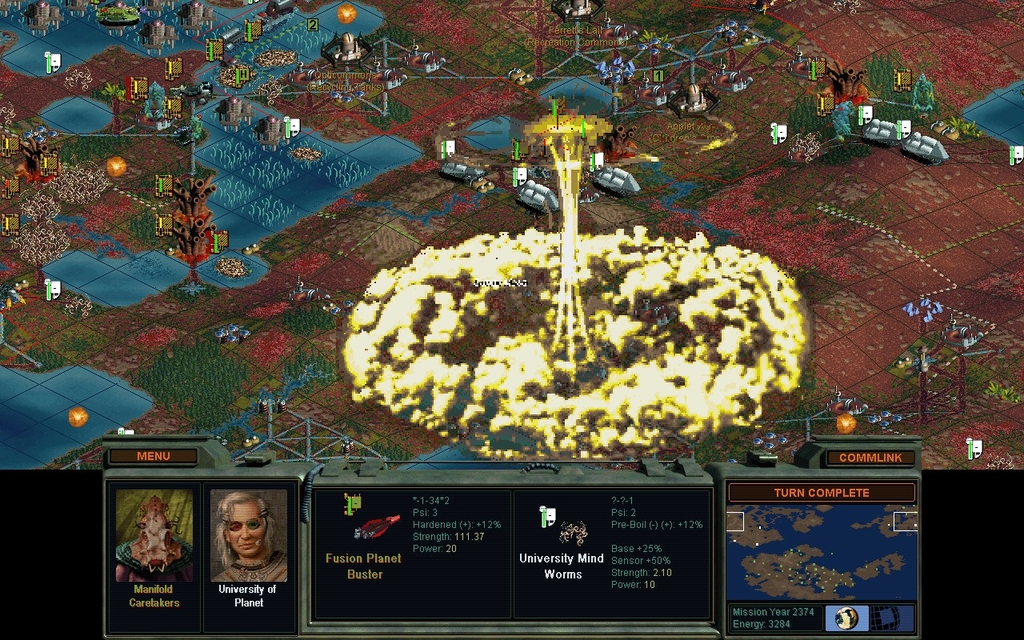Toggle the planet globe view button
The width and height of the screenshot is (1024, 640).
[846, 617]
